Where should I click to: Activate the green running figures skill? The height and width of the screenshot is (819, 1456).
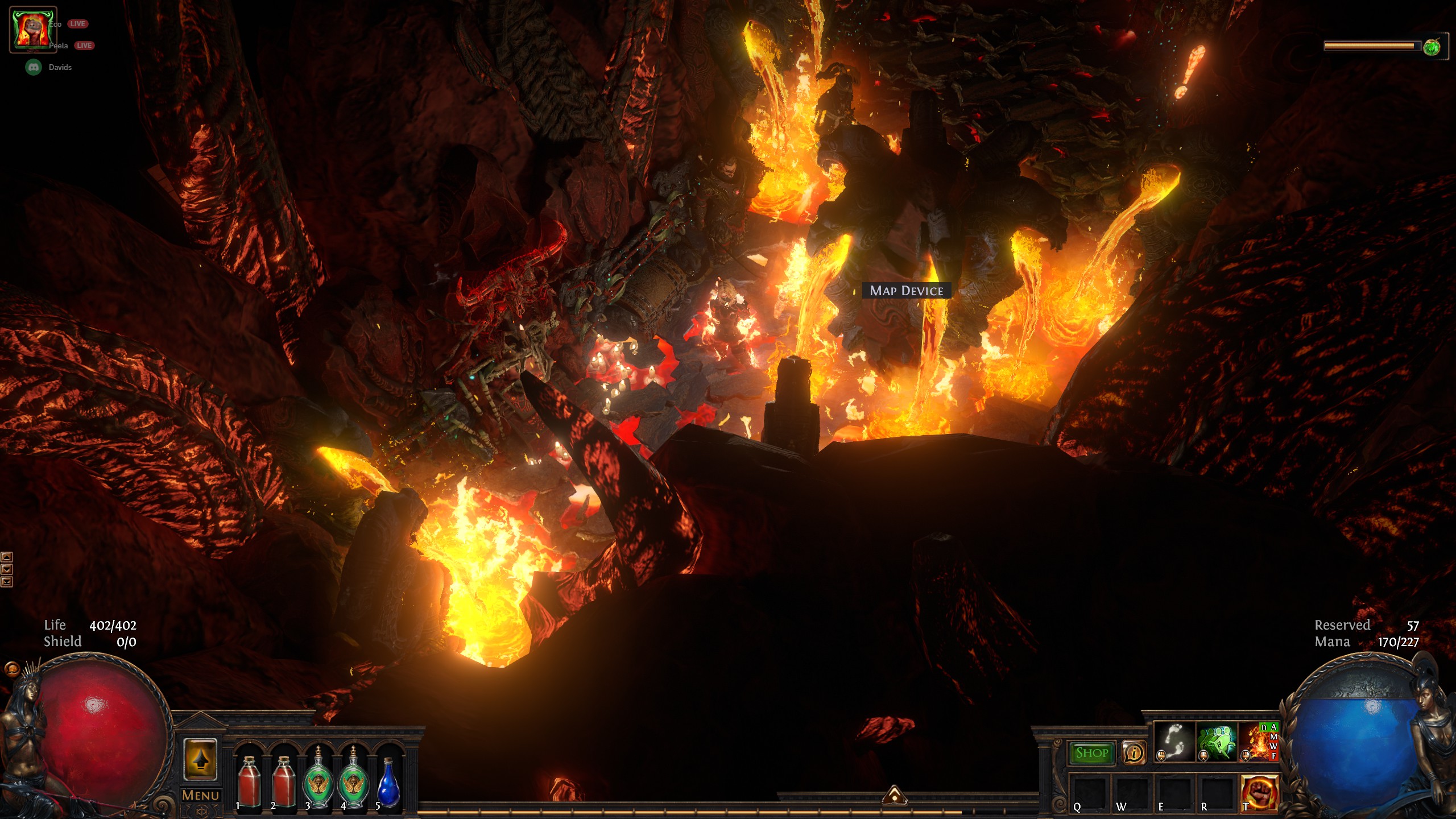1217,741
